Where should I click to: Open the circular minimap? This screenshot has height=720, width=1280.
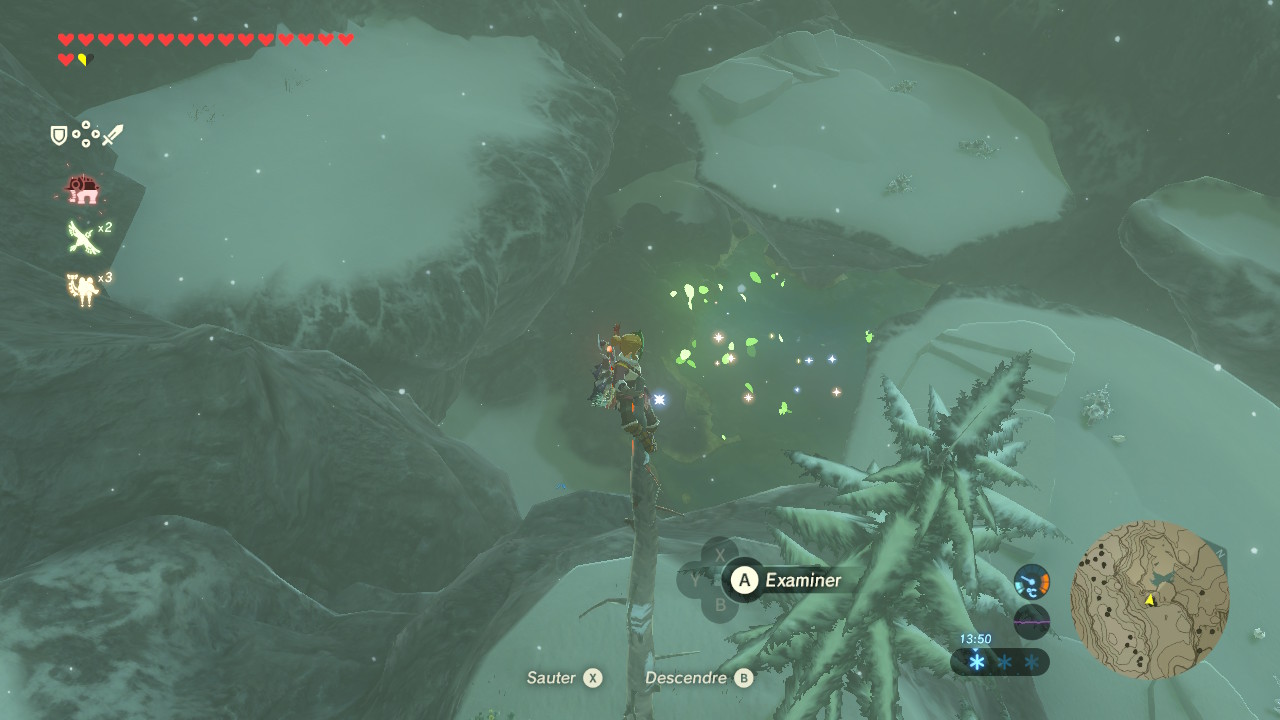pyautogui.click(x=1149, y=600)
